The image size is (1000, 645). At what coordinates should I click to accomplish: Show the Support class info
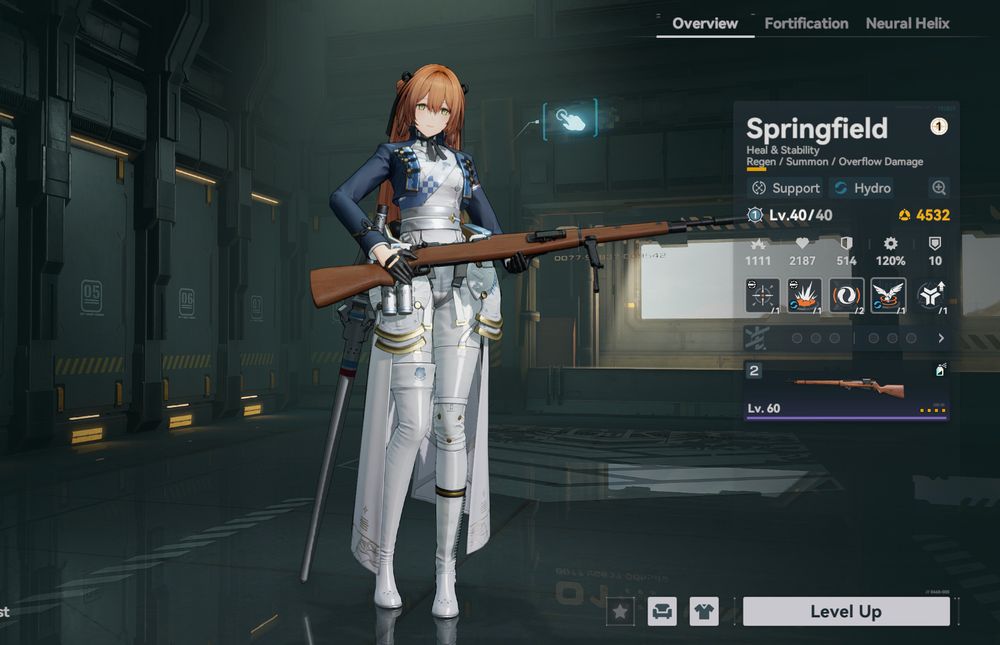pyautogui.click(x=786, y=188)
